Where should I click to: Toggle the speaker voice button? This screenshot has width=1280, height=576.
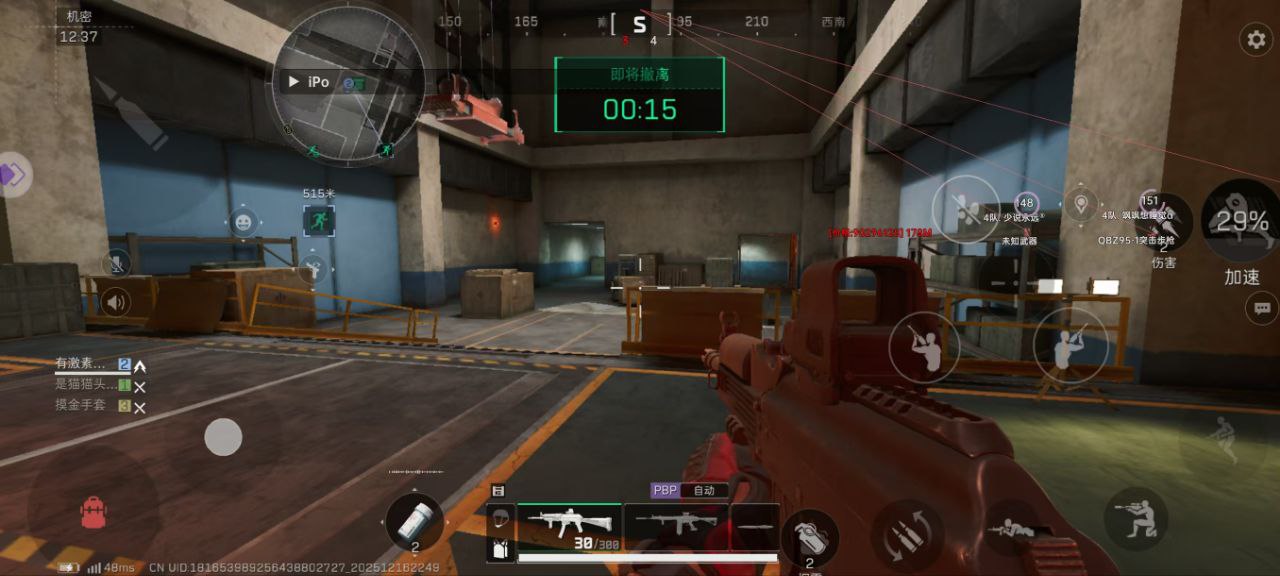pyautogui.click(x=116, y=302)
